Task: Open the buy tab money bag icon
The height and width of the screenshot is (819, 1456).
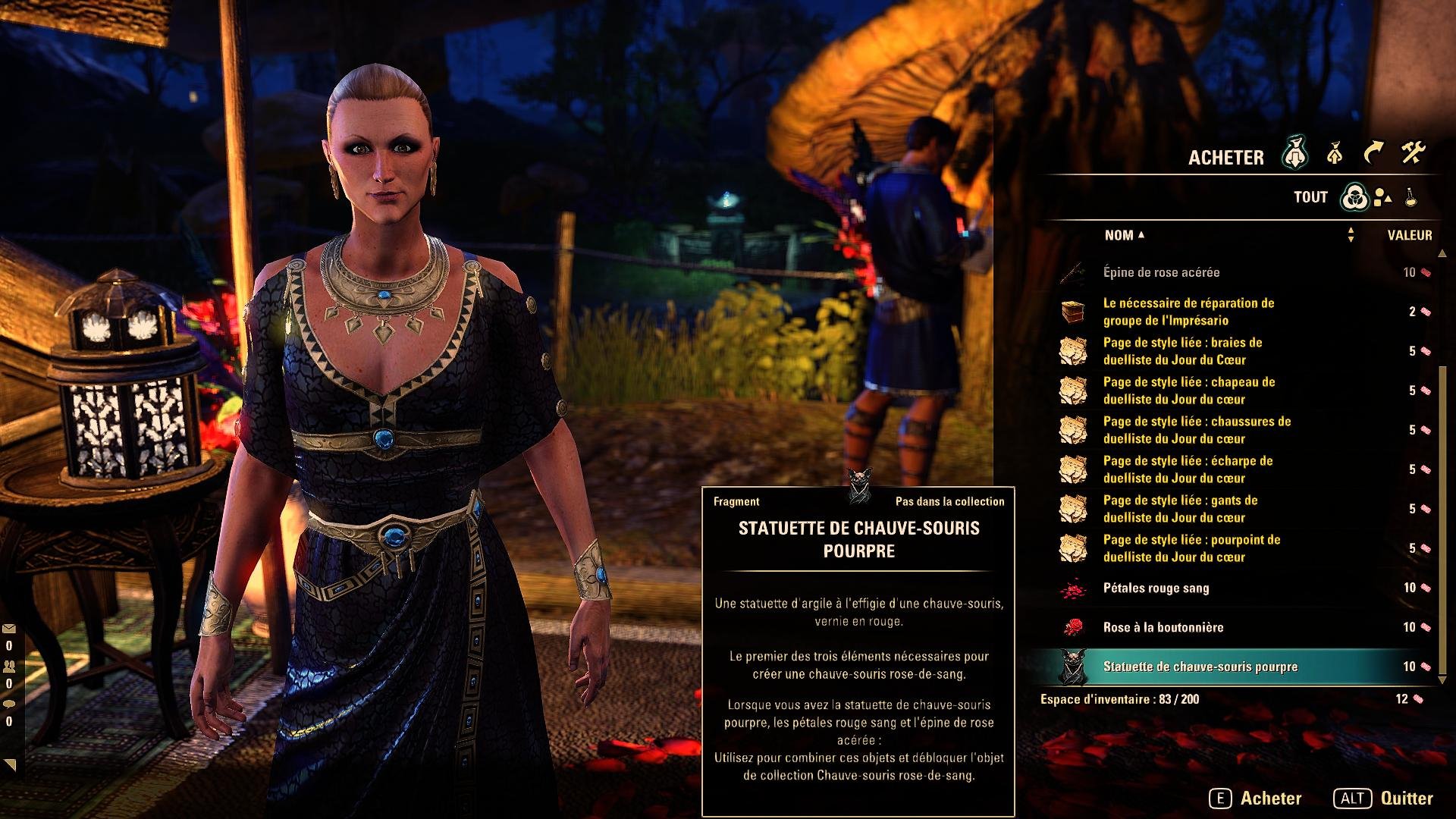Action: [1296, 155]
